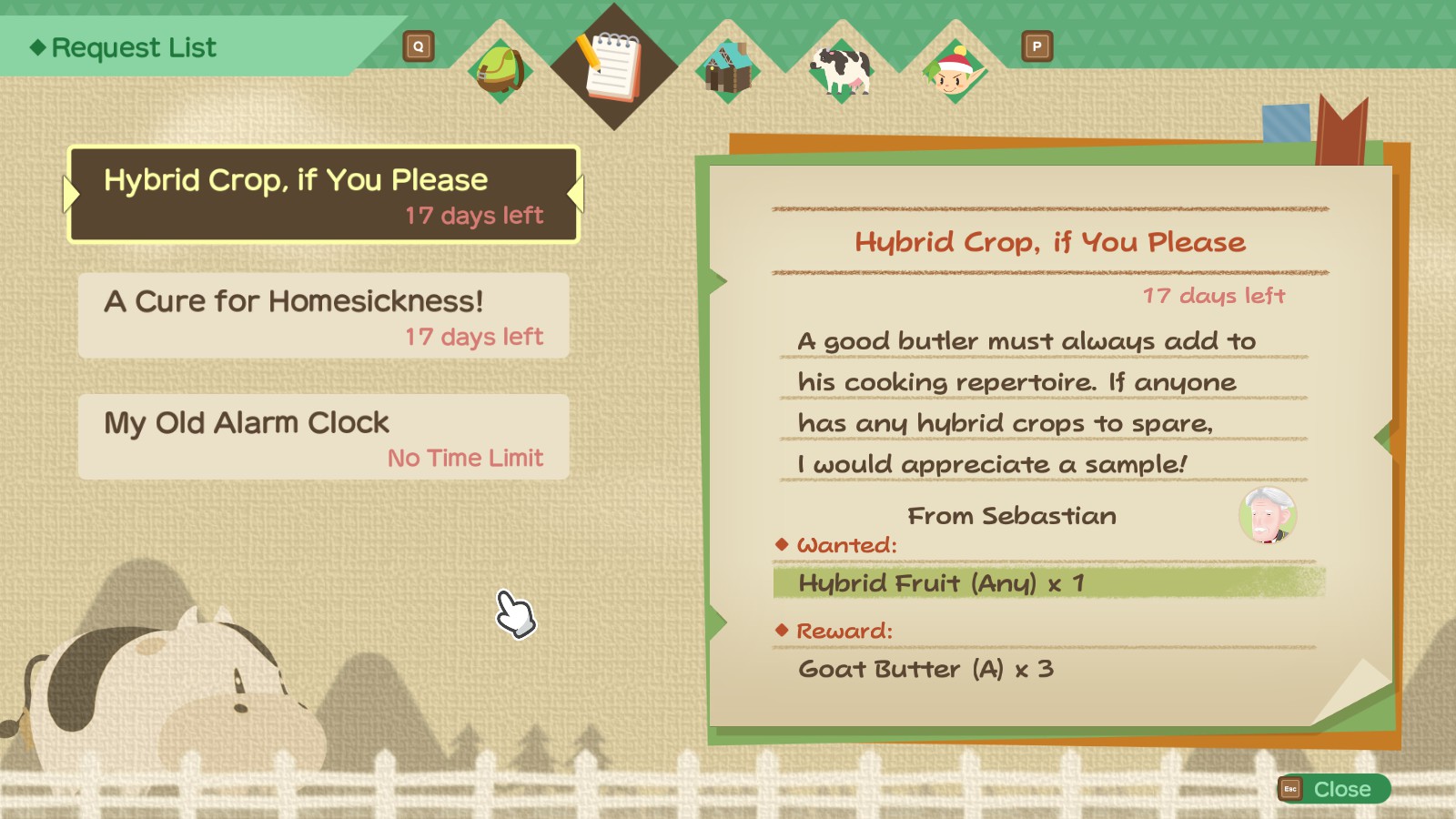1456x819 pixels.
Task: Click the left yellow arrow on the selected request
Action: click(70, 193)
